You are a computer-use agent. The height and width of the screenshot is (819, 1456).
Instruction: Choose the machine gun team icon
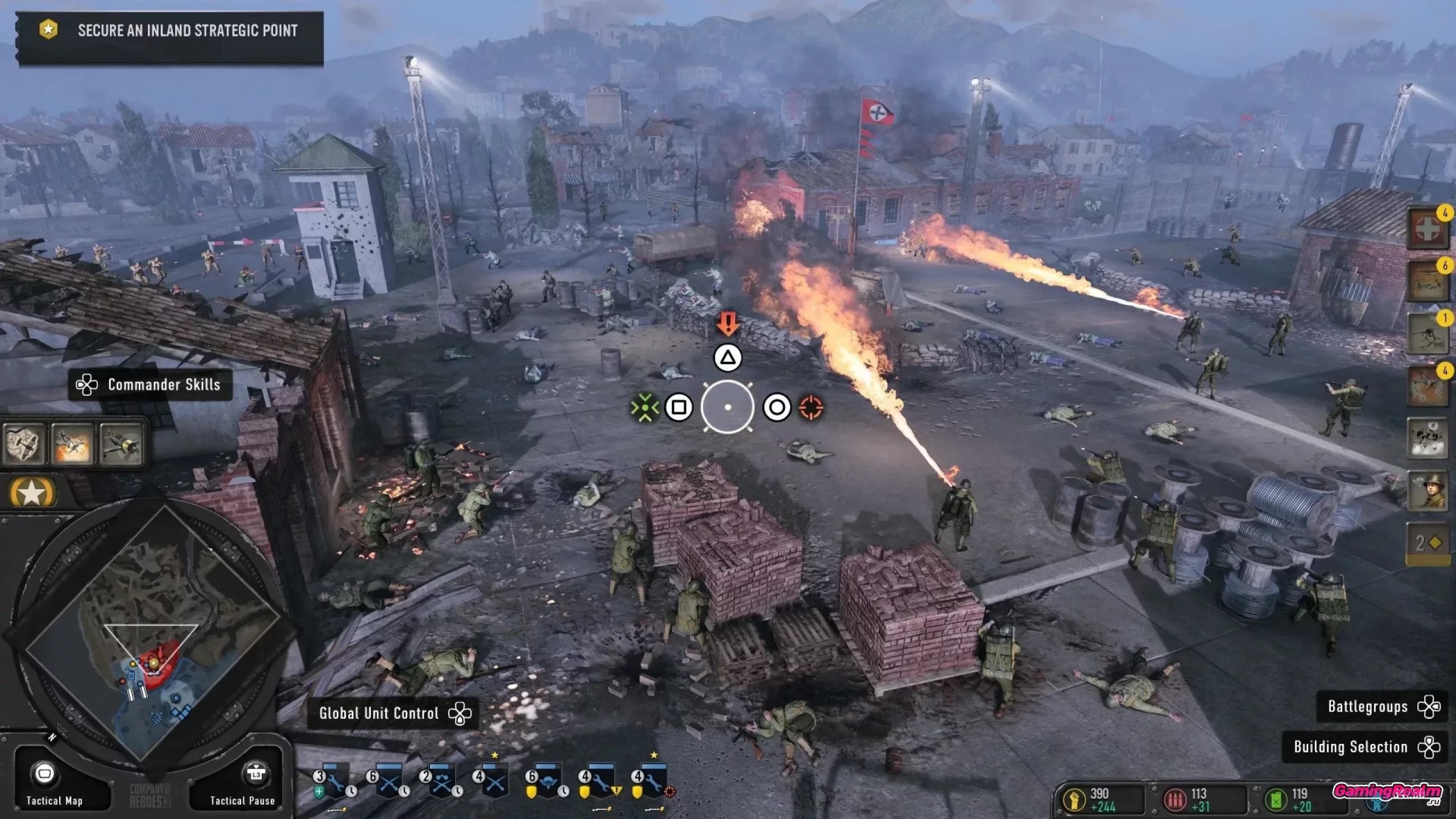point(1427,334)
